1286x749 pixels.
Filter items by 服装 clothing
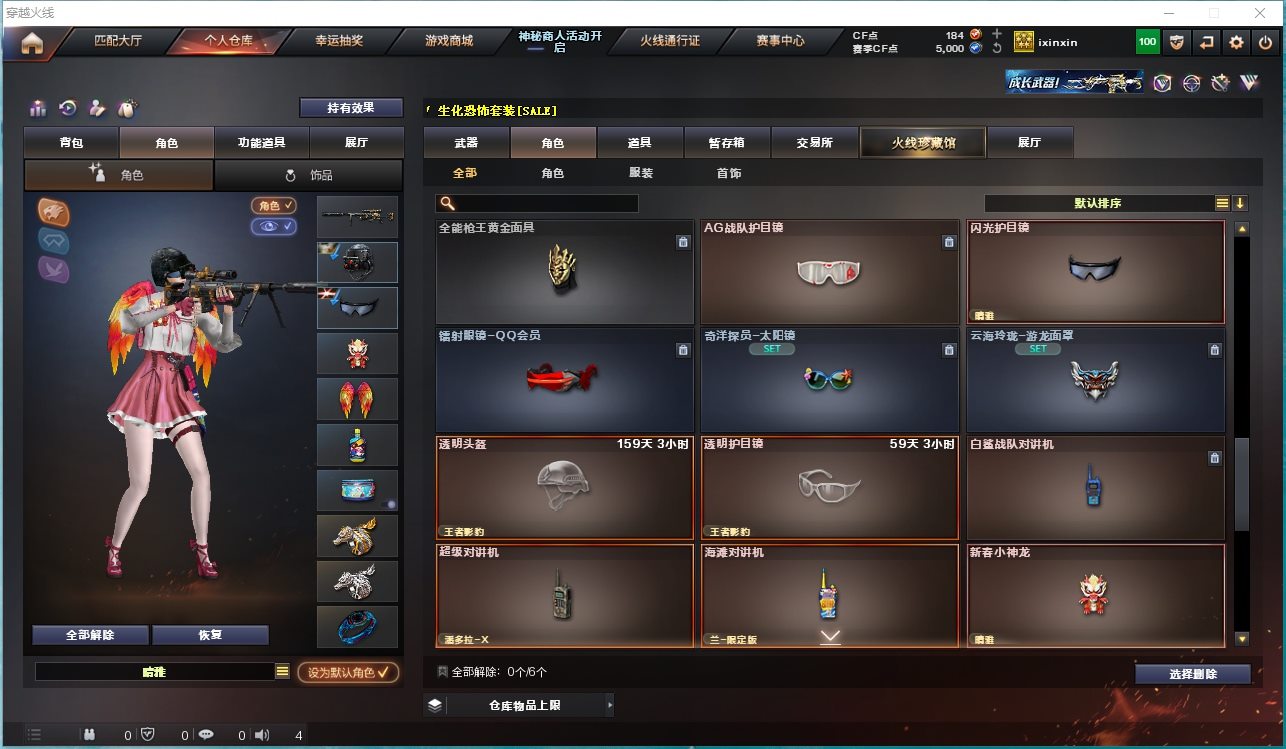(x=641, y=173)
